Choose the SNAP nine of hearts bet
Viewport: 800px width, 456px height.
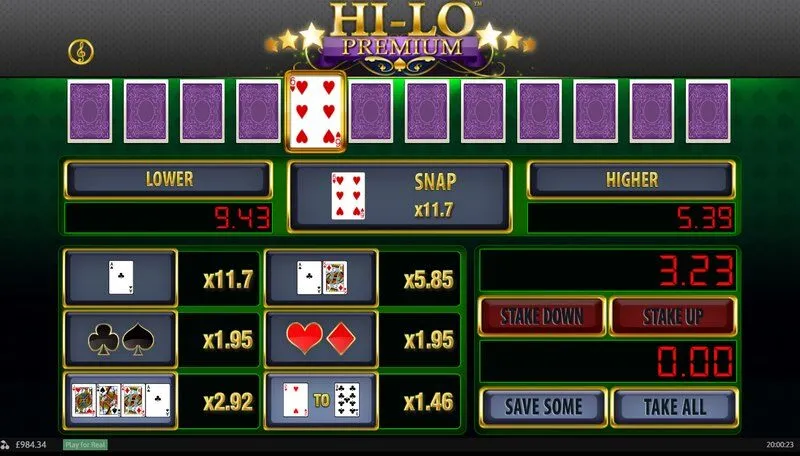pos(399,196)
